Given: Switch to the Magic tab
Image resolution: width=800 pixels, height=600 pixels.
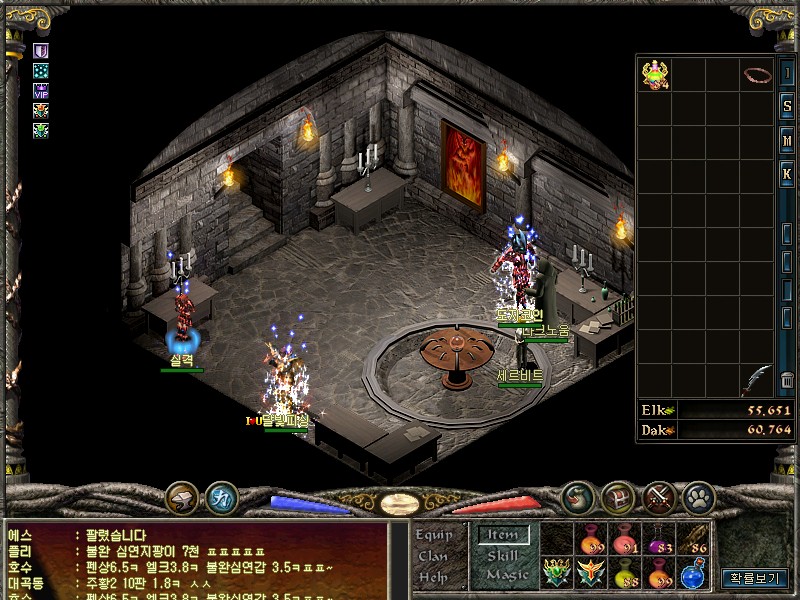Looking at the screenshot, I should click(506, 575).
